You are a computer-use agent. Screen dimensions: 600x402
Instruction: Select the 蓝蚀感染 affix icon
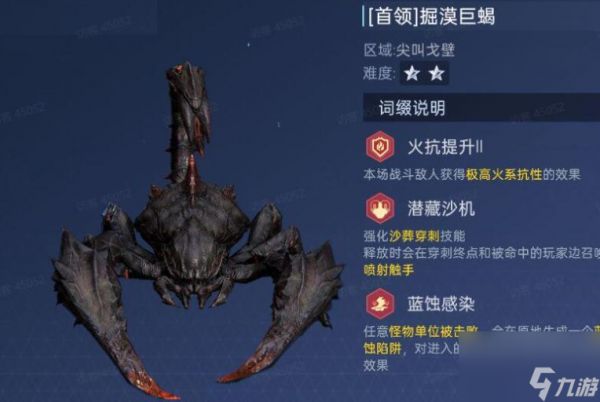click(x=381, y=301)
